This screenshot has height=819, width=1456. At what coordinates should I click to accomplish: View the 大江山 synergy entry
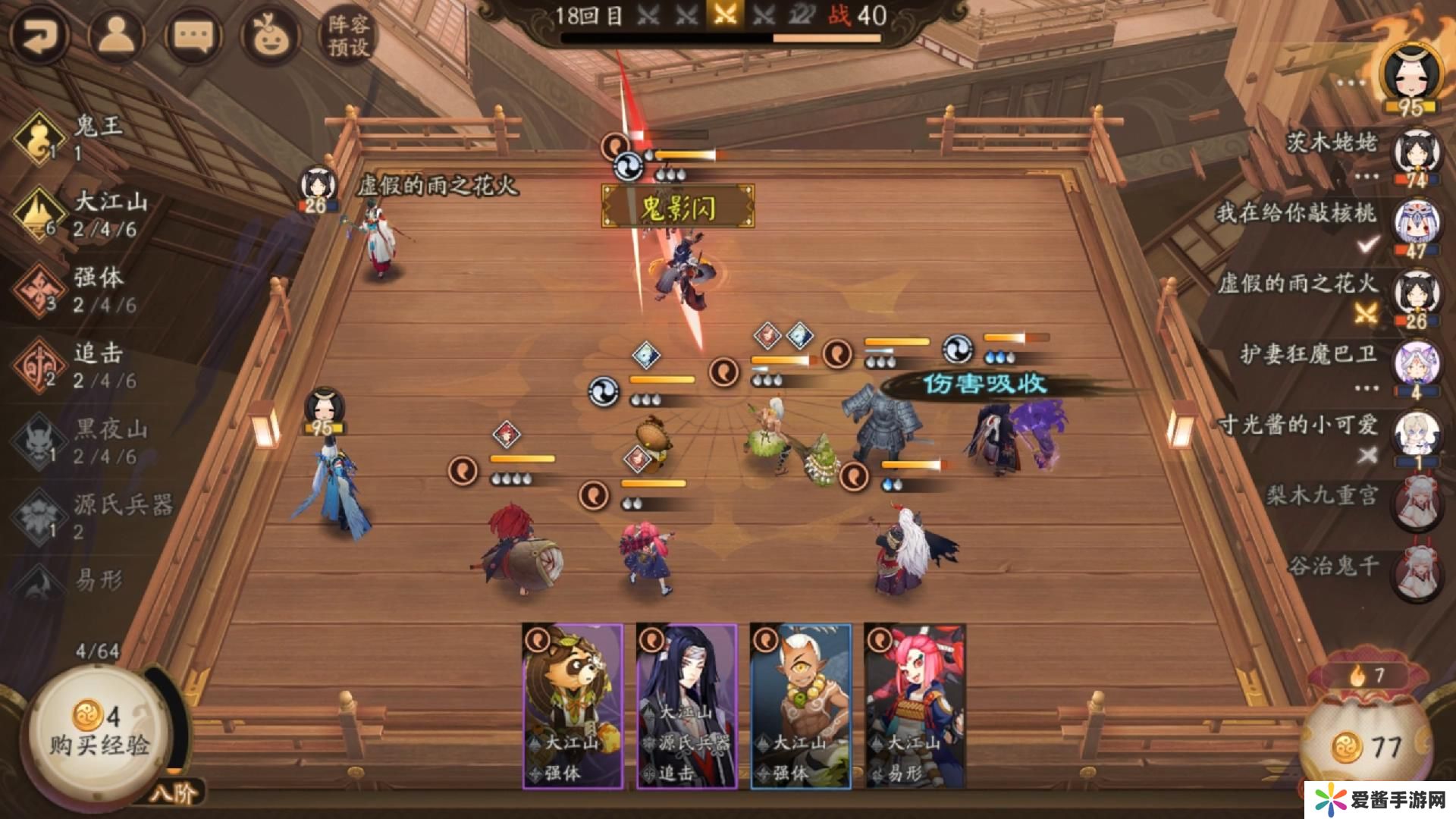coord(83,214)
